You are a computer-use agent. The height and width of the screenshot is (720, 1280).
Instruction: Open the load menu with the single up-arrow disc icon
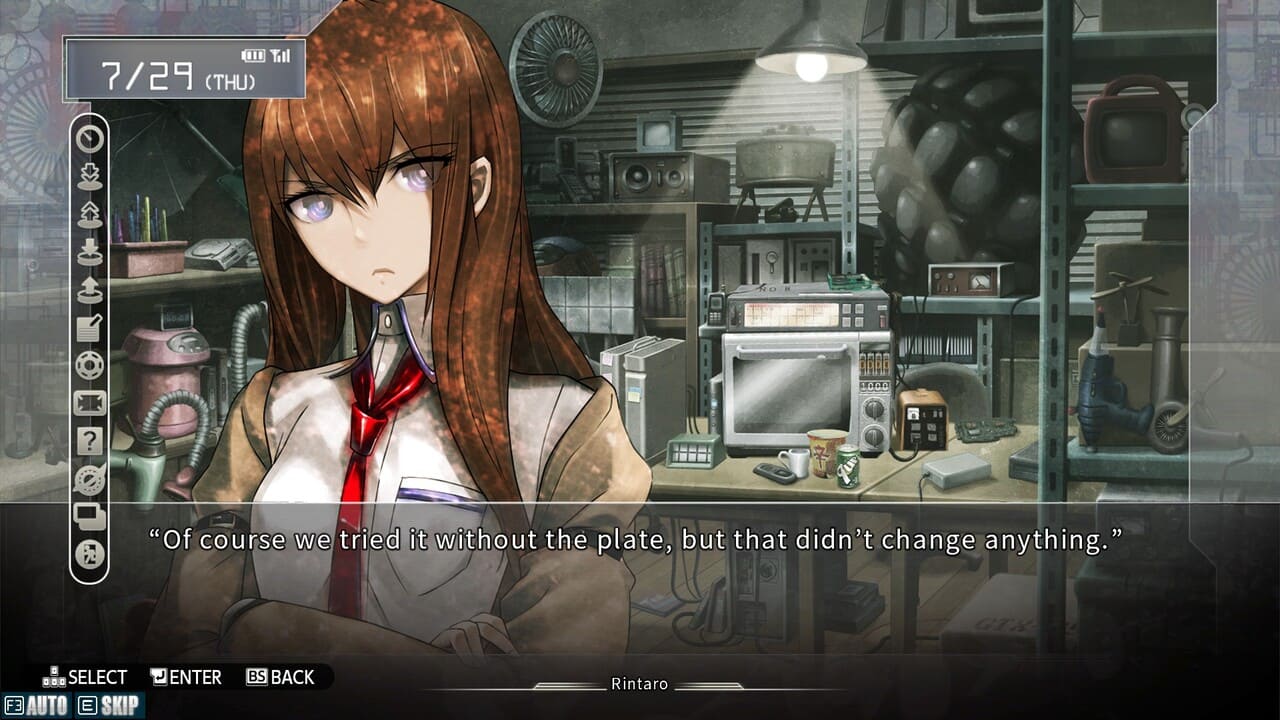[90, 289]
